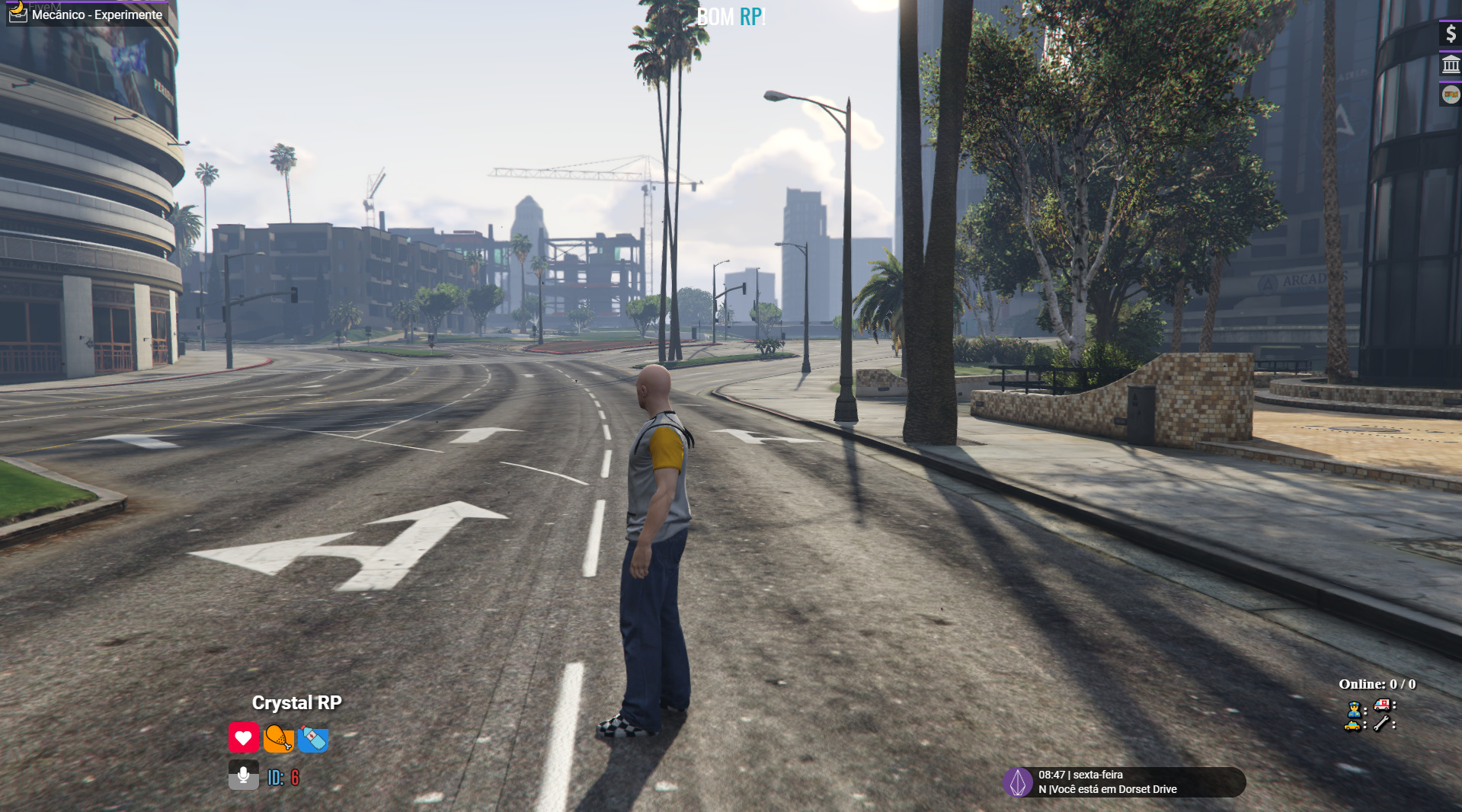Click the purple crystal logo badge
Image resolution: width=1462 pixels, height=812 pixels.
click(1017, 782)
